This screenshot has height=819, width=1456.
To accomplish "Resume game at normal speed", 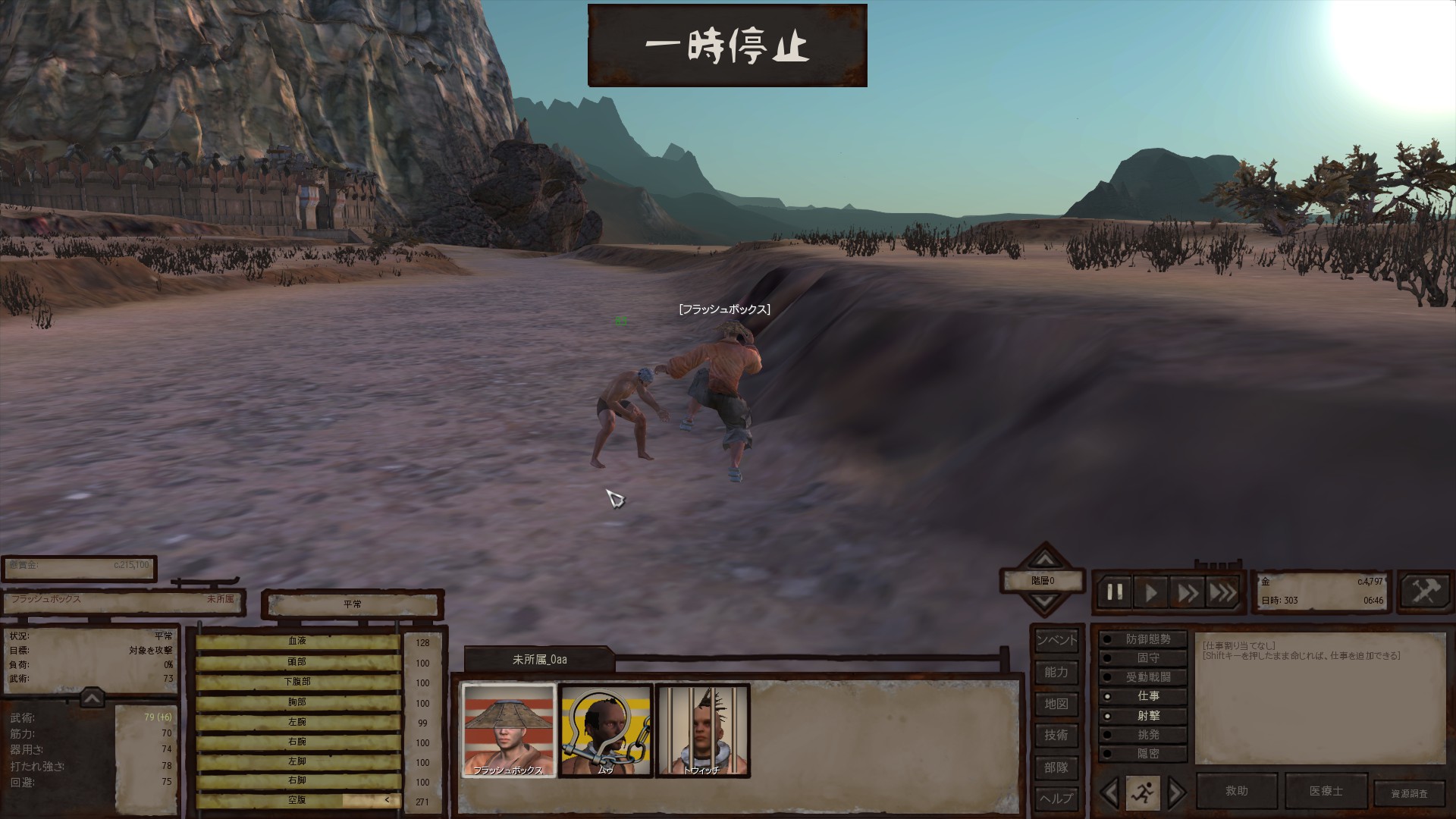I will (x=1151, y=592).
